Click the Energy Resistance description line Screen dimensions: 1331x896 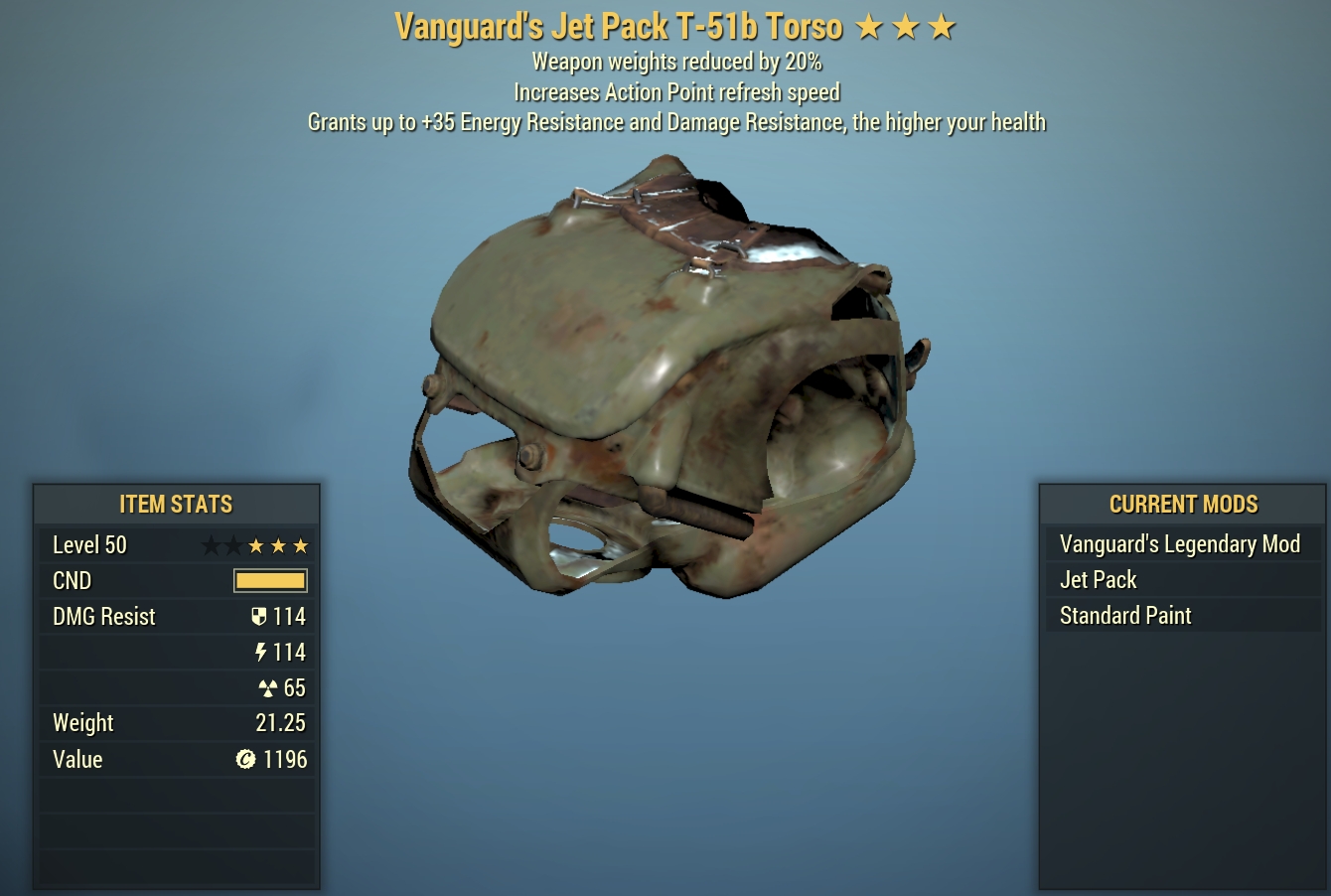tap(676, 121)
